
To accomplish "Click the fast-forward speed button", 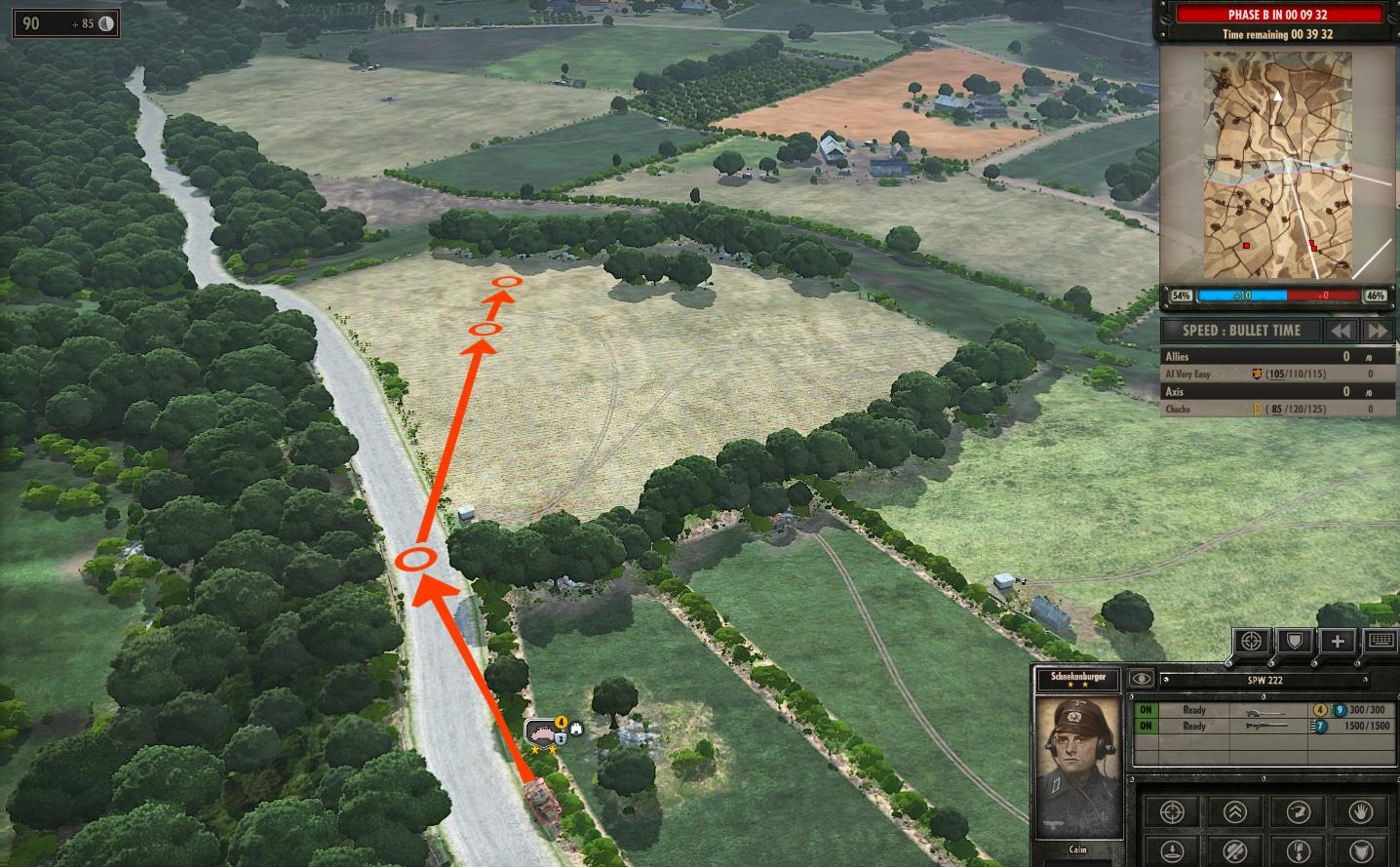I will point(1378,331).
